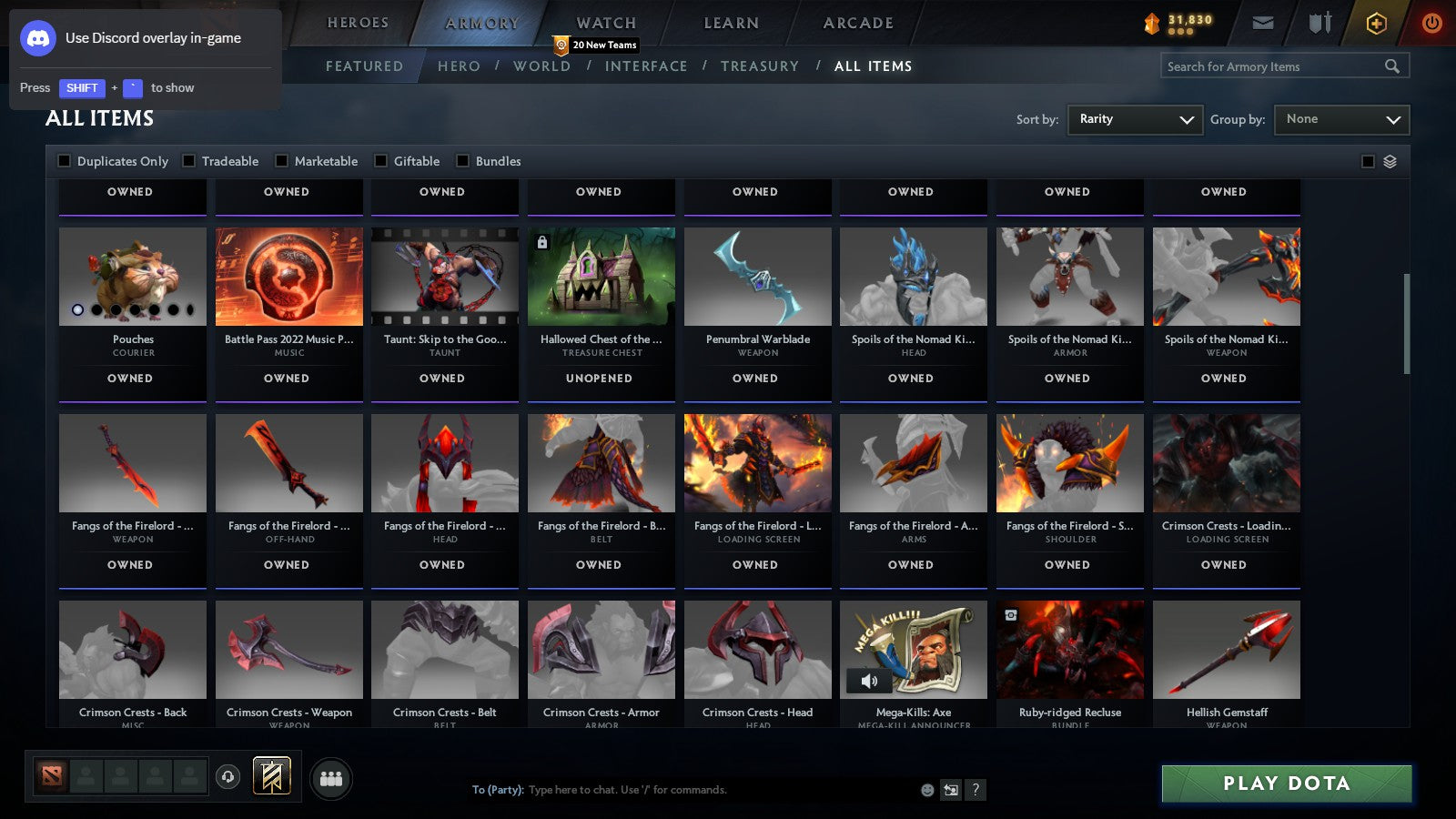The height and width of the screenshot is (819, 1456).
Task: Open Dota Plus hexagon icon in top bar
Action: coord(1376,23)
